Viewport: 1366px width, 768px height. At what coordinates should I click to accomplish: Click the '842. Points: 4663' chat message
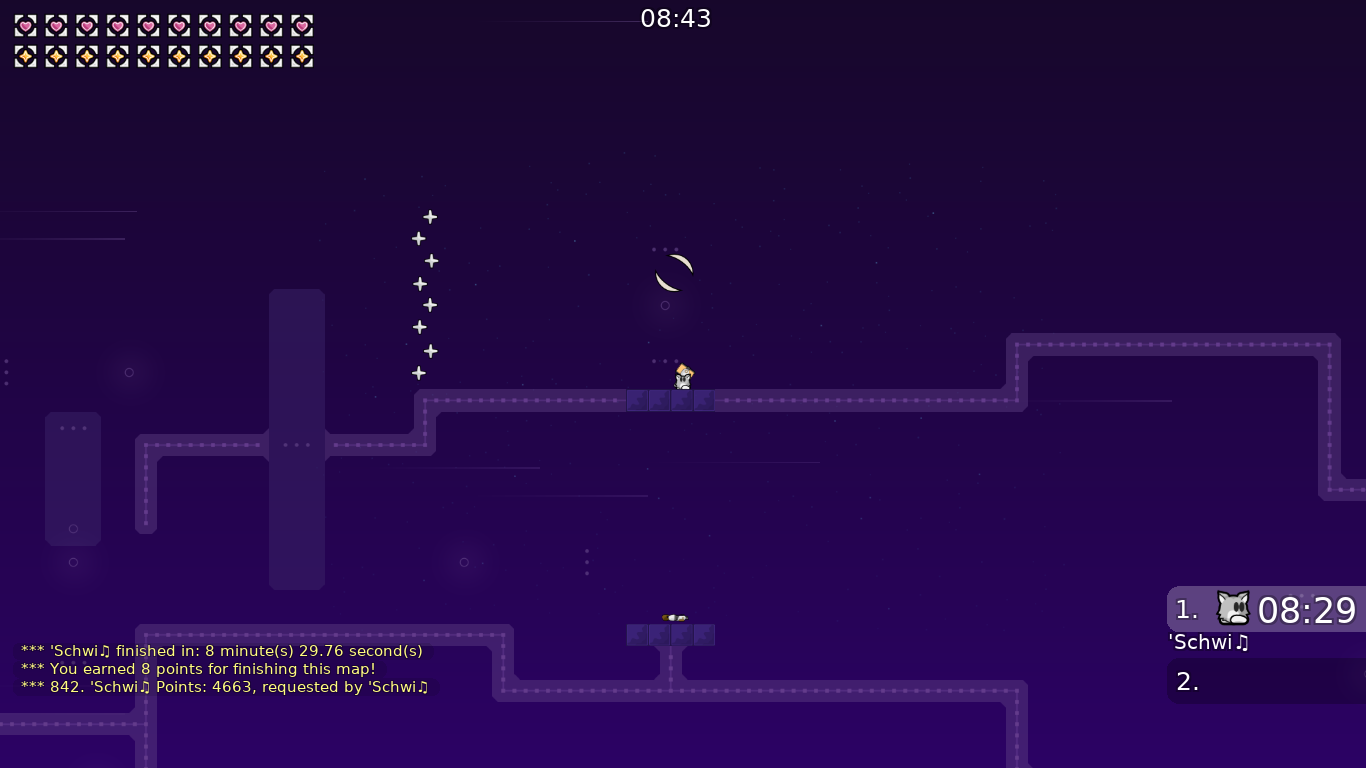[224, 687]
